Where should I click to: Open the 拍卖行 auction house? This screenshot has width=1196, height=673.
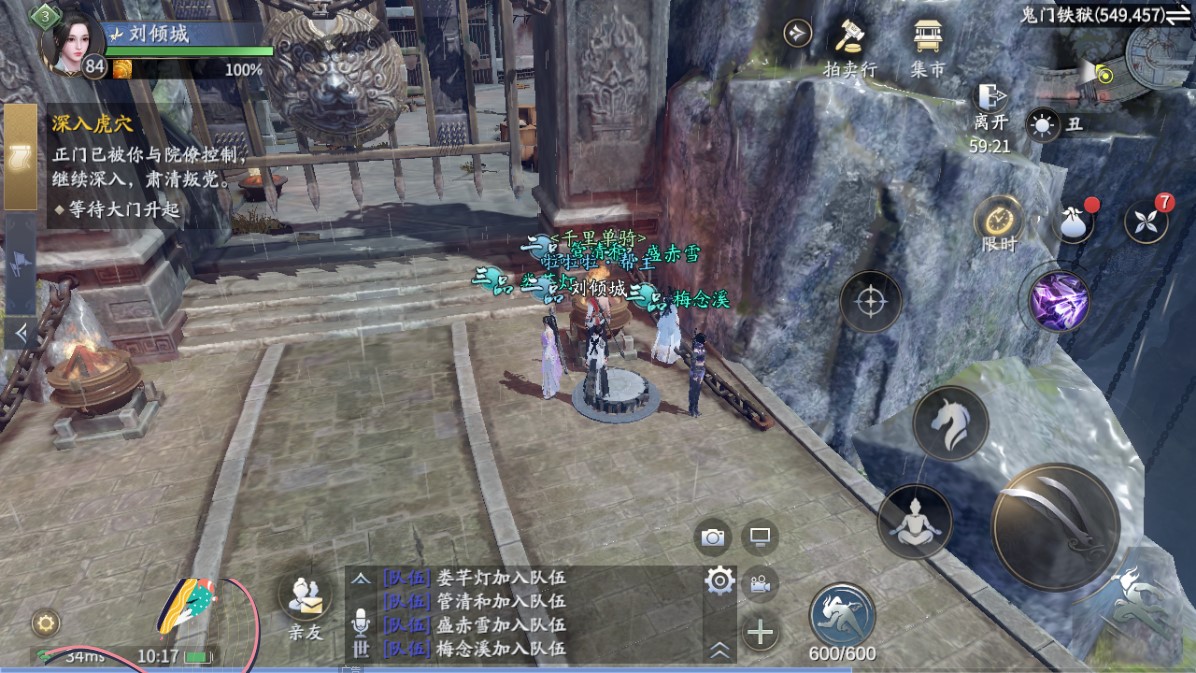[x=849, y=46]
